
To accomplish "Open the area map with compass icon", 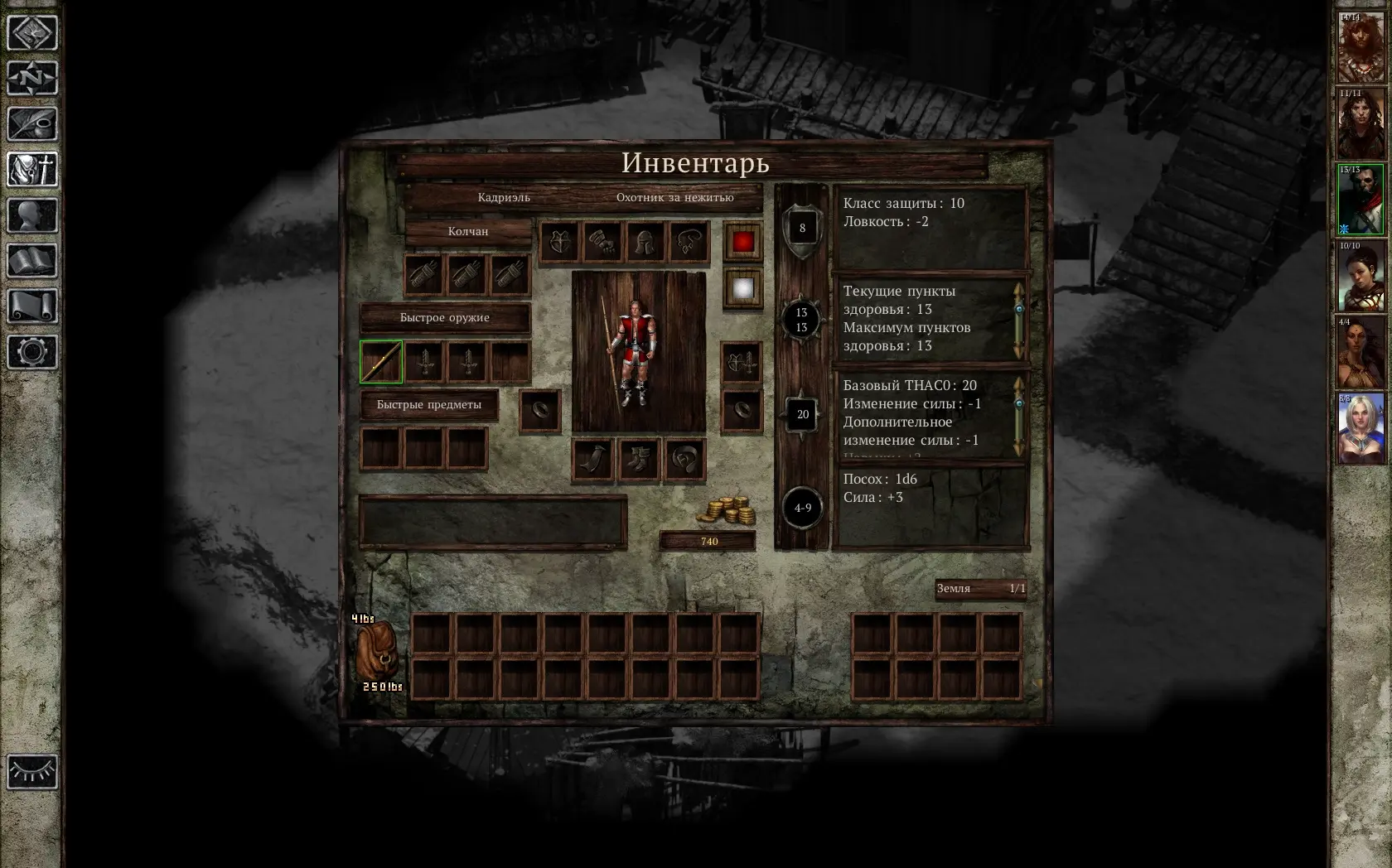I will coord(32,79).
